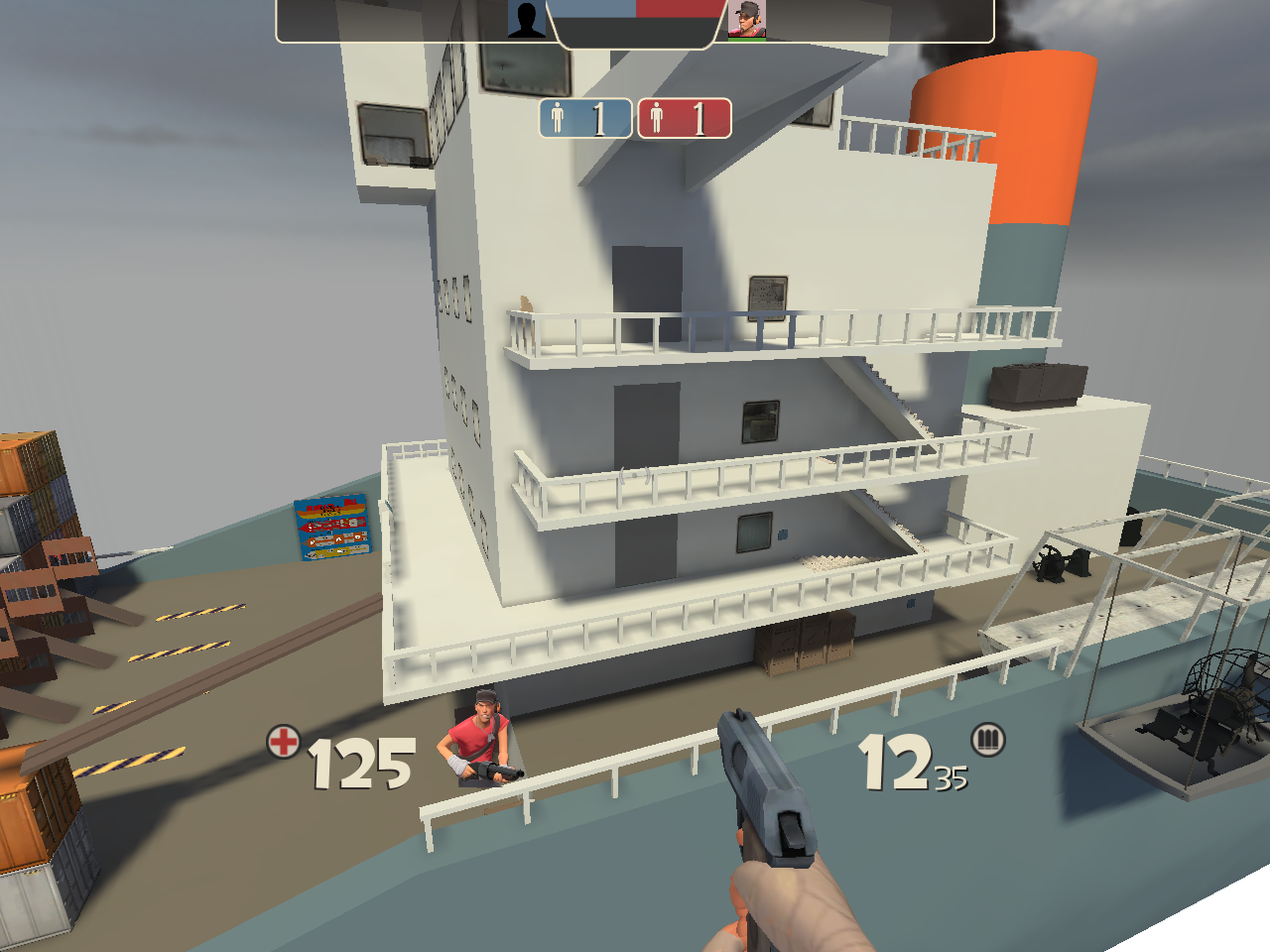This screenshot has width=1270, height=952.
Task: Click the BLU player silhouette portrait
Action: (x=527, y=19)
